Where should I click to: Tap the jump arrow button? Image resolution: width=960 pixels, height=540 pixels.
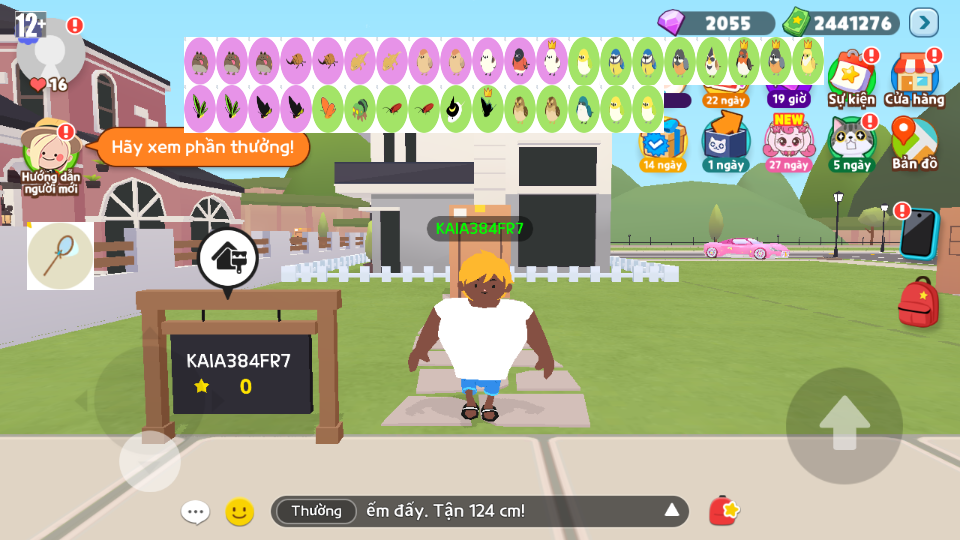pyautogui.click(x=844, y=425)
